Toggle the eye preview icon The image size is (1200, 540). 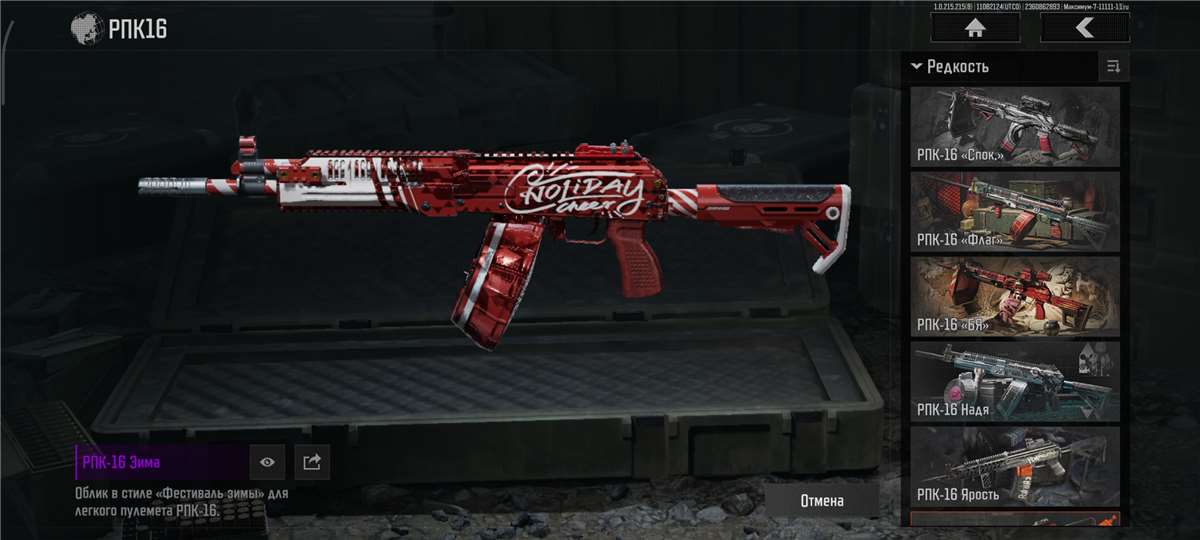point(267,462)
